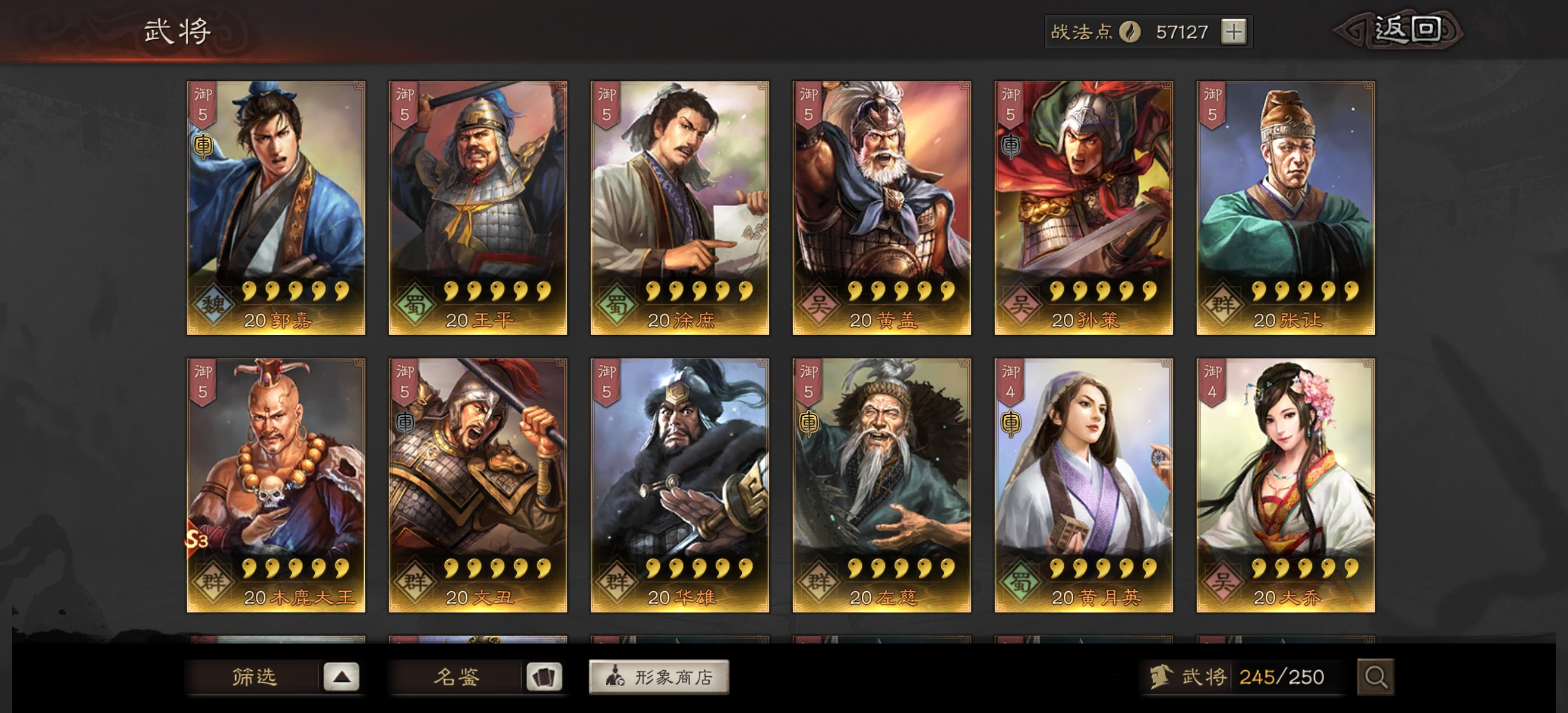Expand the 筛选 filter dropdown

pos(341,677)
